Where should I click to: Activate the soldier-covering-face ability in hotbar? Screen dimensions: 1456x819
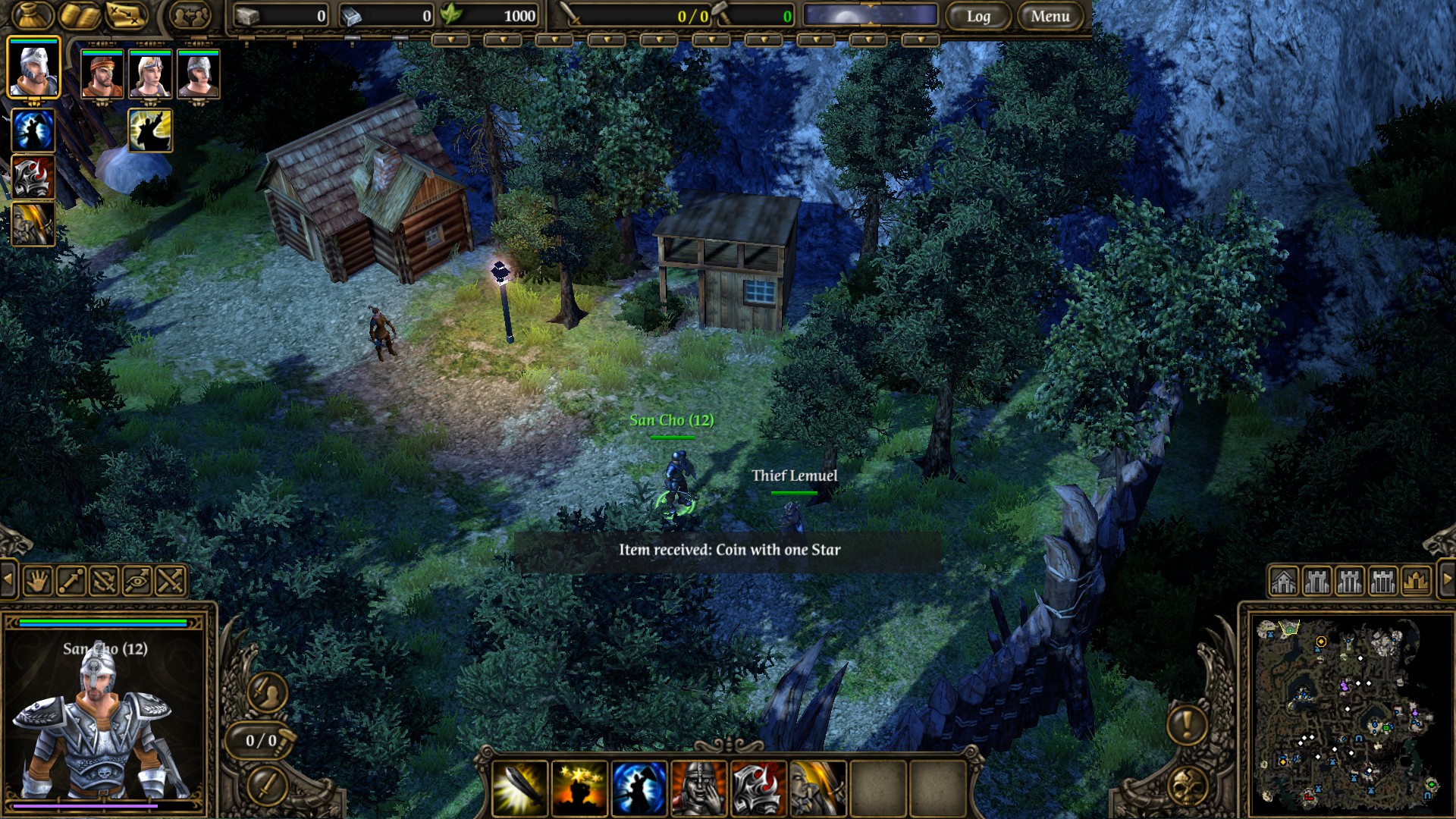point(698,789)
